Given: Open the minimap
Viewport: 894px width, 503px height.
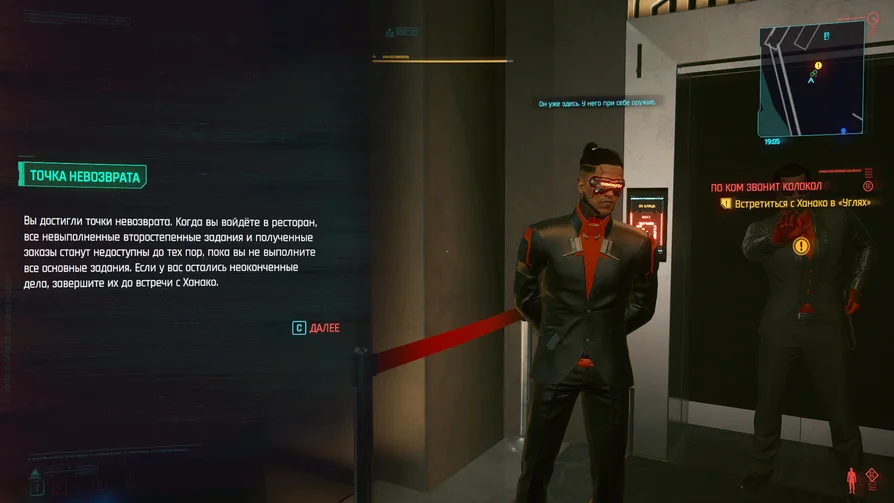Looking at the screenshot, I should coord(811,78).
